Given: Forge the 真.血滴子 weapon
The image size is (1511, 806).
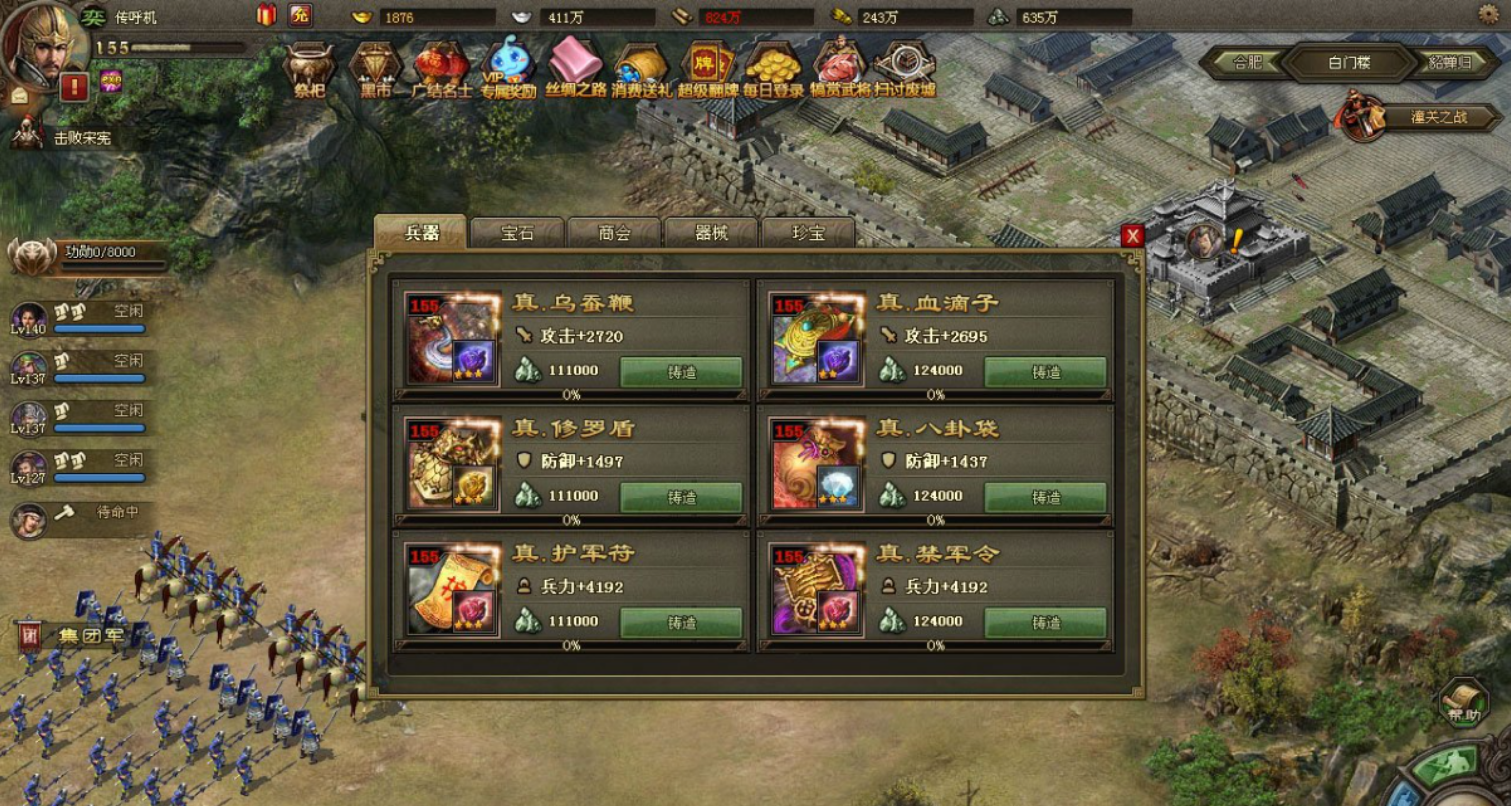Looking at the screenshot, I should coord(1045,372).
